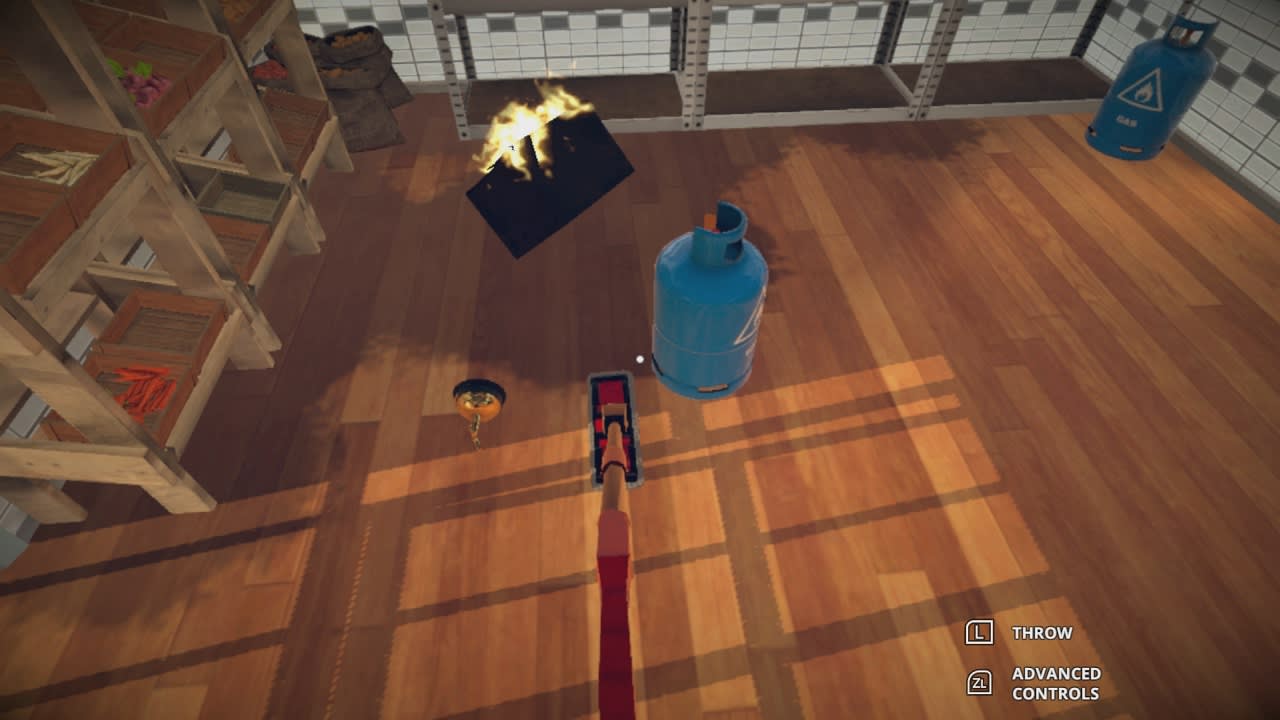Viewport: 1280px width, 720px height.
Task: Select the food sizzling in the pan
Action: [478, 398]
